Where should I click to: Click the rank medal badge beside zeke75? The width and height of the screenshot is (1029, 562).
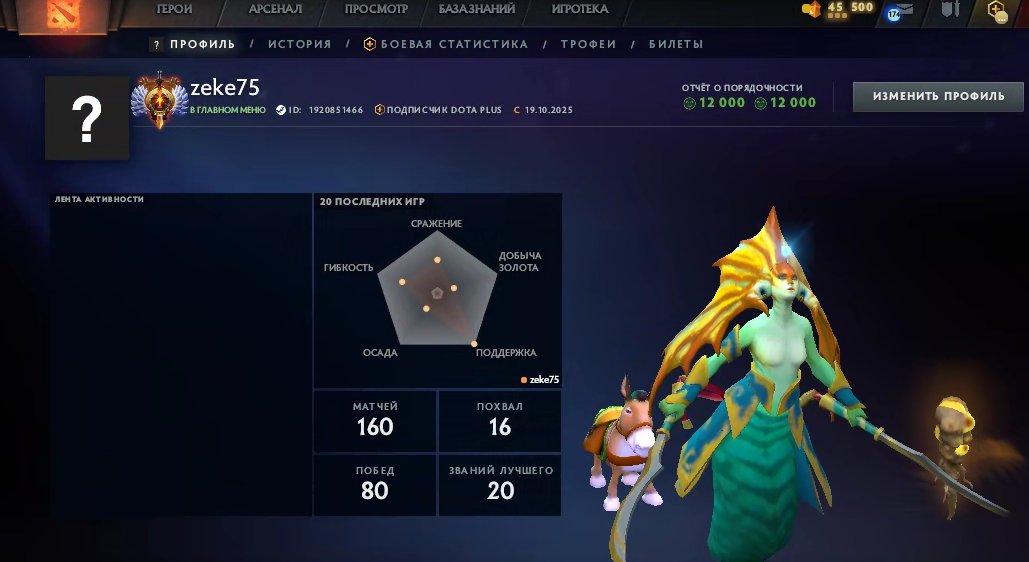tap(159, 101)
